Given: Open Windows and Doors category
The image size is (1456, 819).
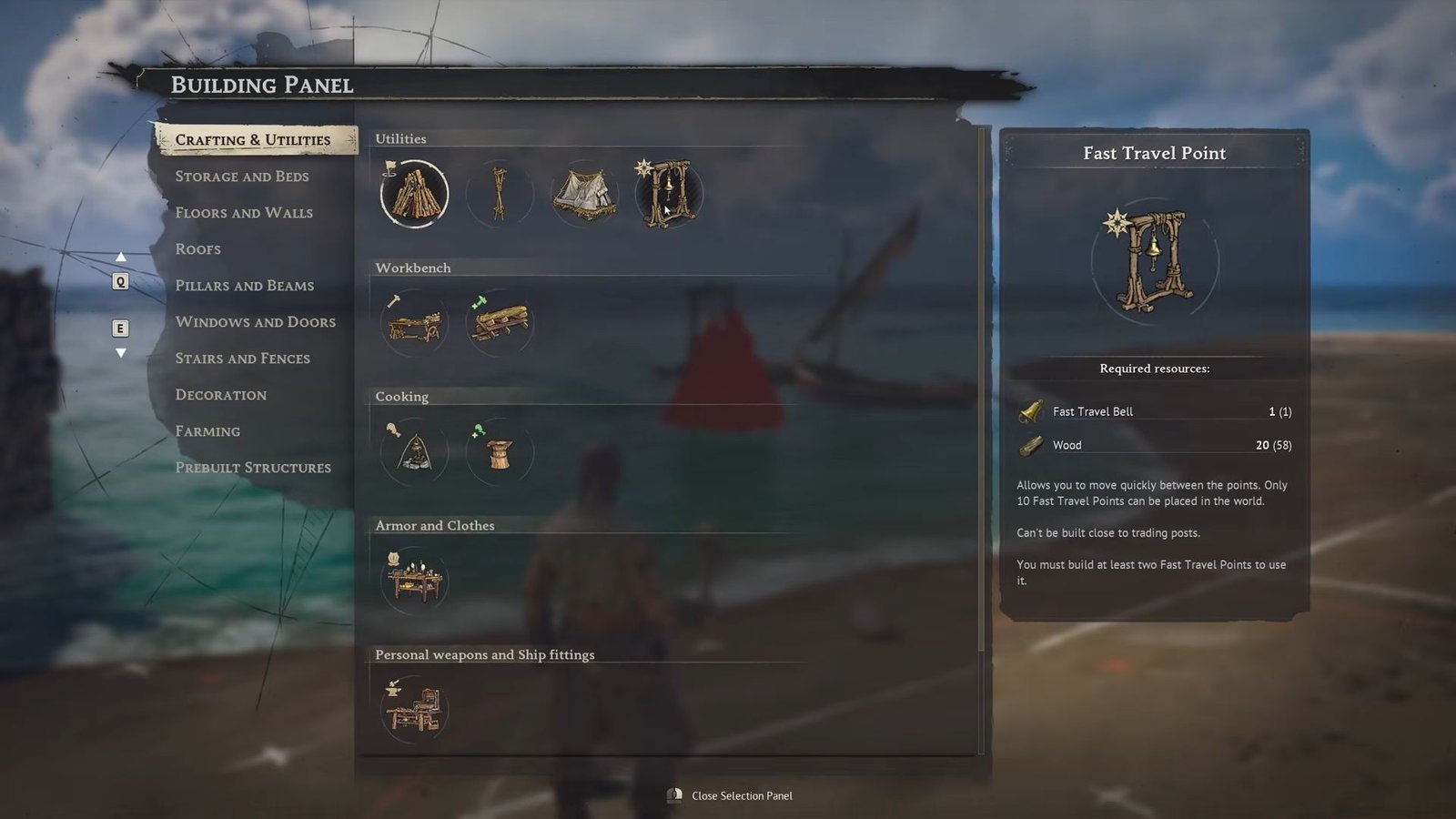Looking at the screenshot, I should pos(256,322).
